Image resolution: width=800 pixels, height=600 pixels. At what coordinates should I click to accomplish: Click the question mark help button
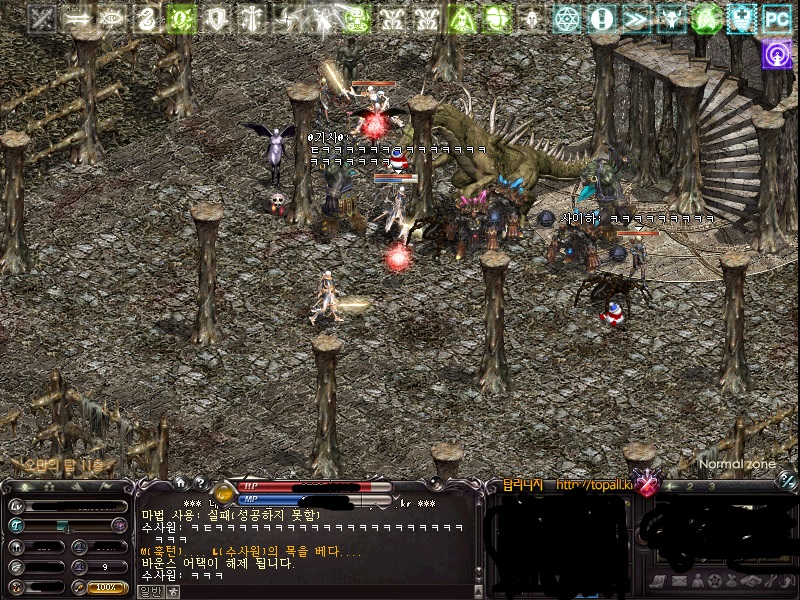(x=199, y=483)
